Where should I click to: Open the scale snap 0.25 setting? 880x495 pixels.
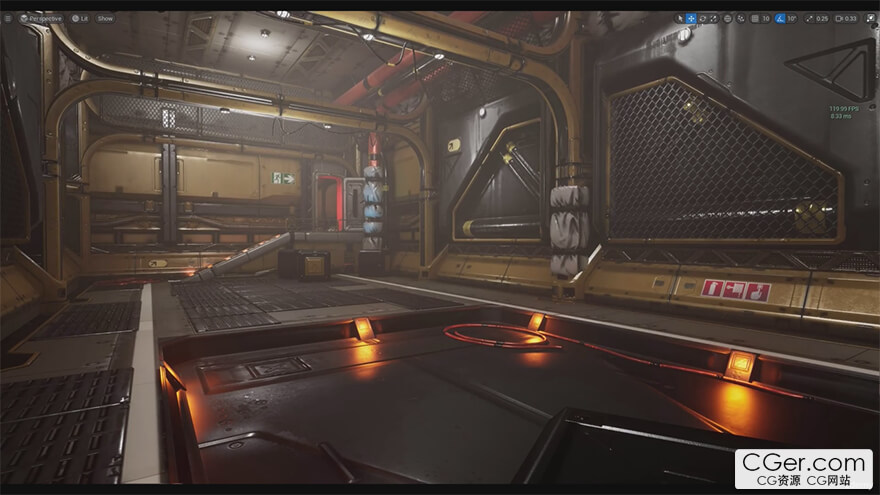tap(819, 18)
